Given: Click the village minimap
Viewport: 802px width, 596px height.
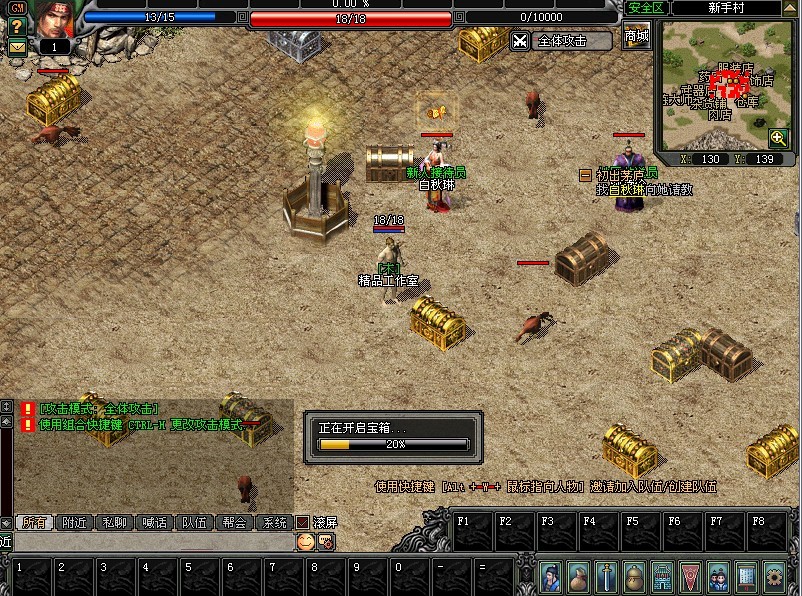Looking at the screenshot, I should point(728,85).
